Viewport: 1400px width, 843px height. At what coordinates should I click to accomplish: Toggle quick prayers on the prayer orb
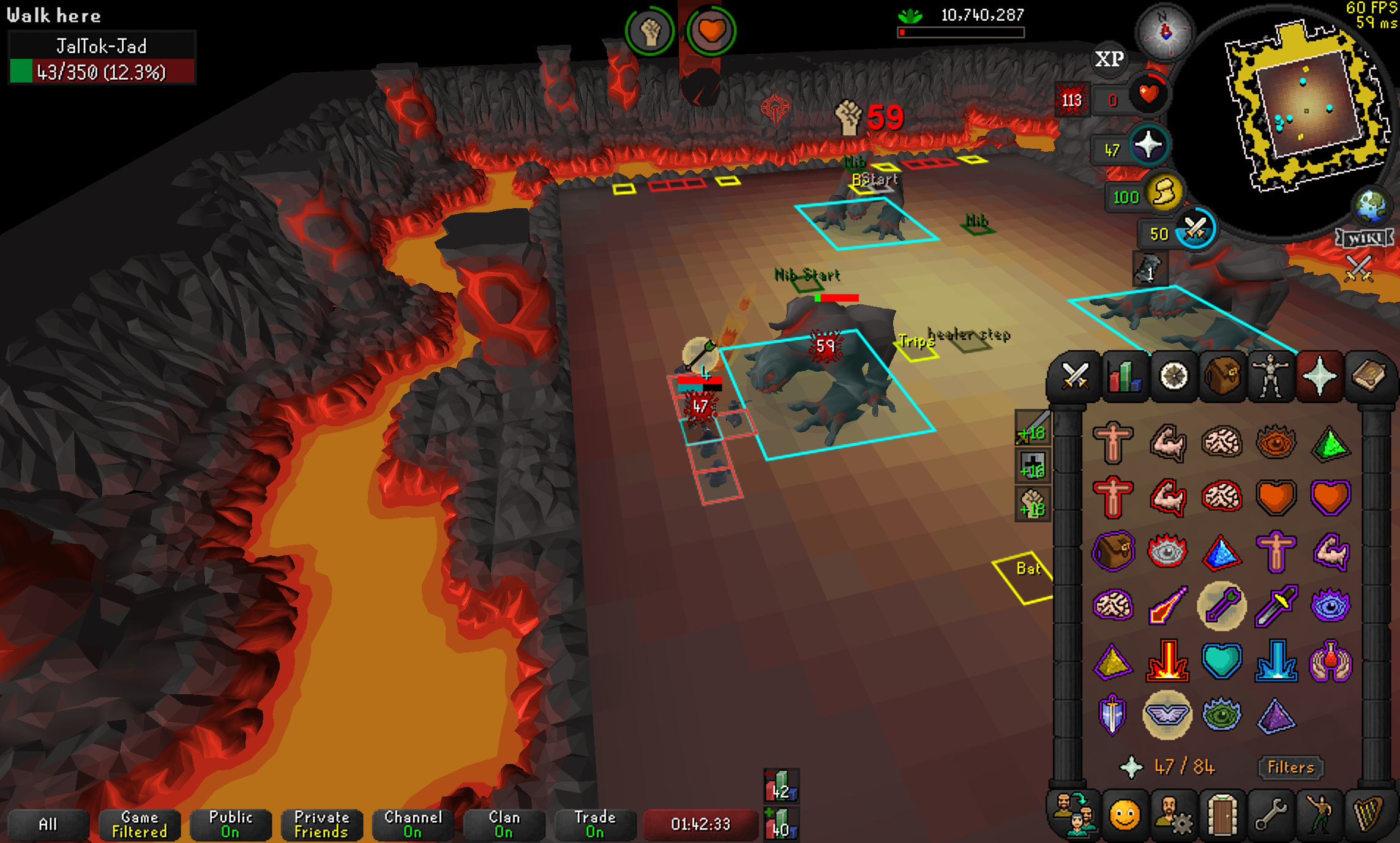[1147, 146]
